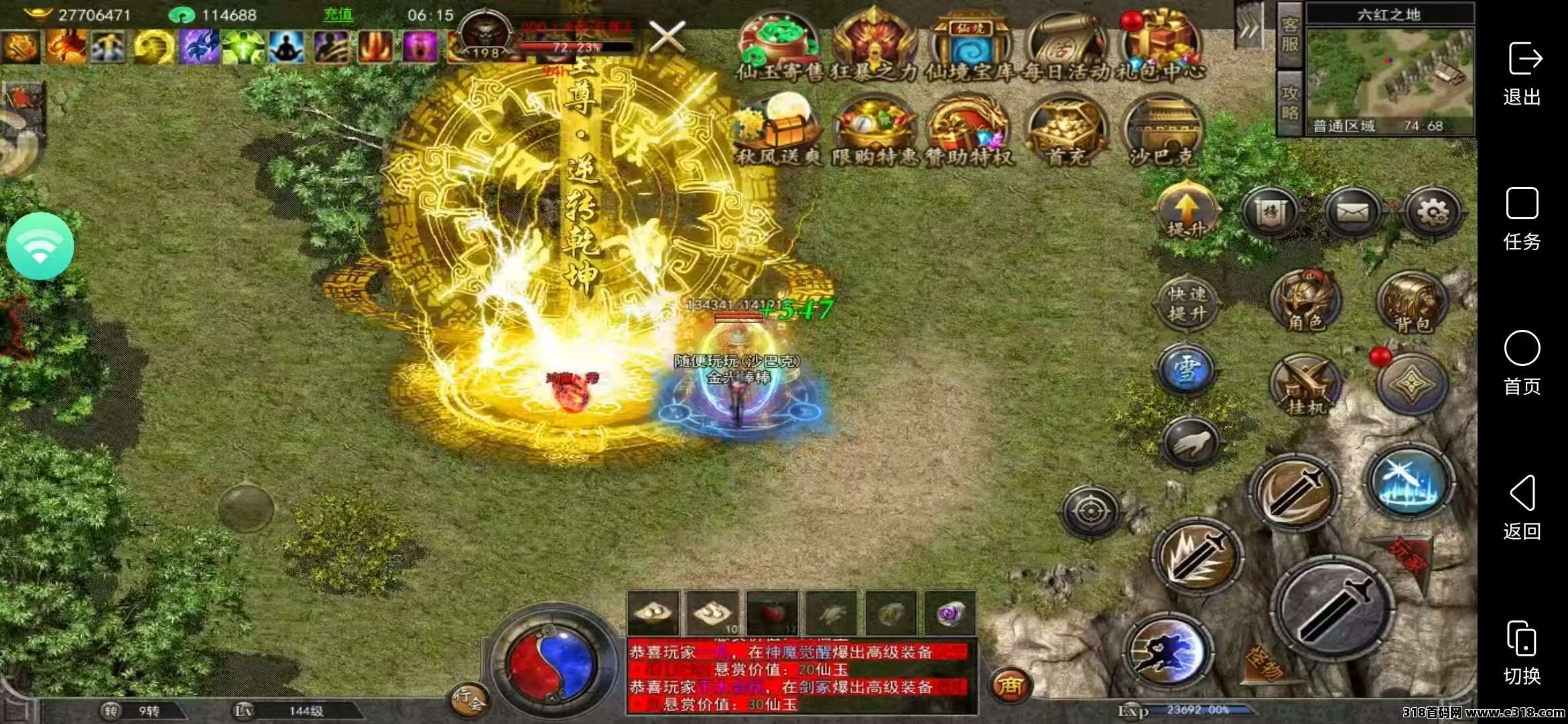Open the 角色 character sheet
Image resolution: width=1568 pixels, height=724 pixels.
click(x=1305, y=302)
